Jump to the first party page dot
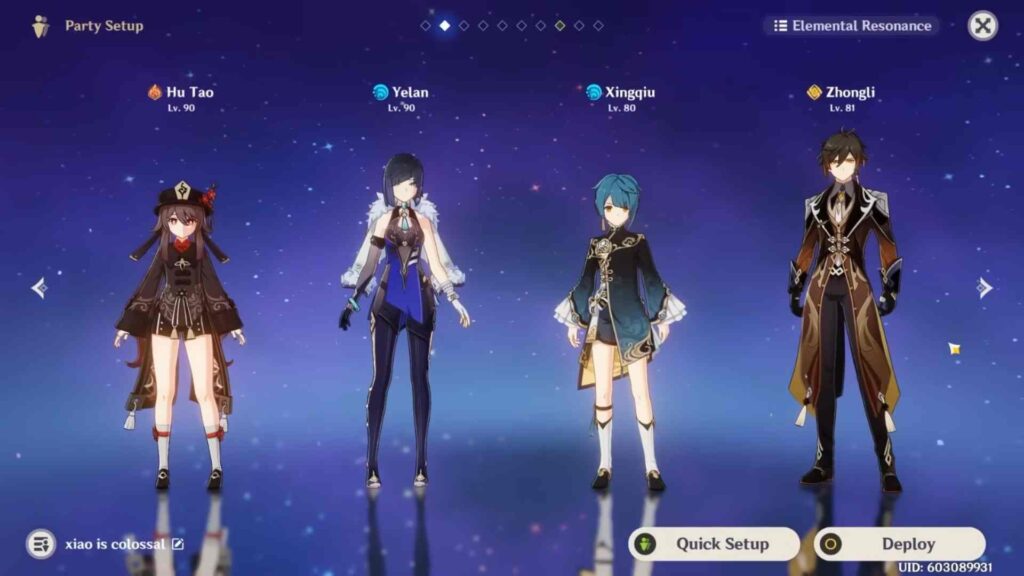This screenshot has height=576, width=1024. 426,26
